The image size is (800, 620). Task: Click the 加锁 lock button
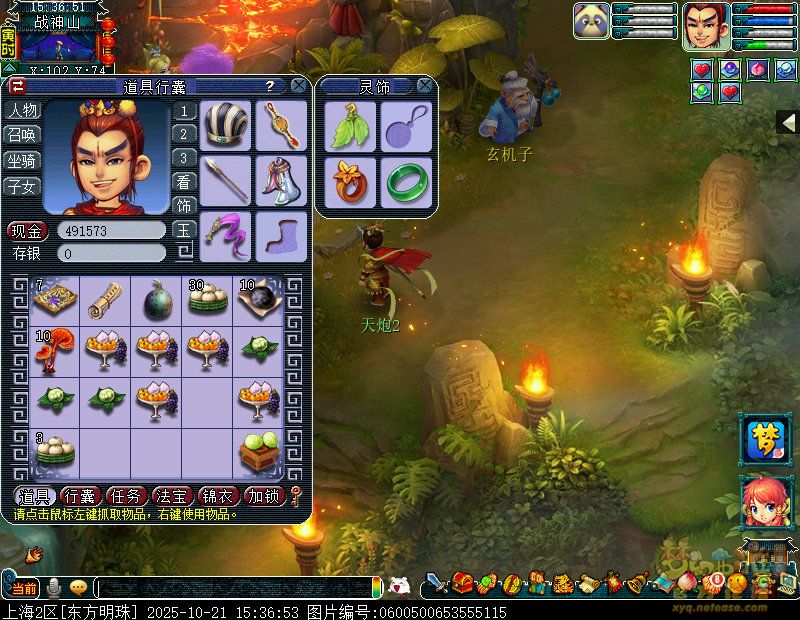click(x=264, y=495)
